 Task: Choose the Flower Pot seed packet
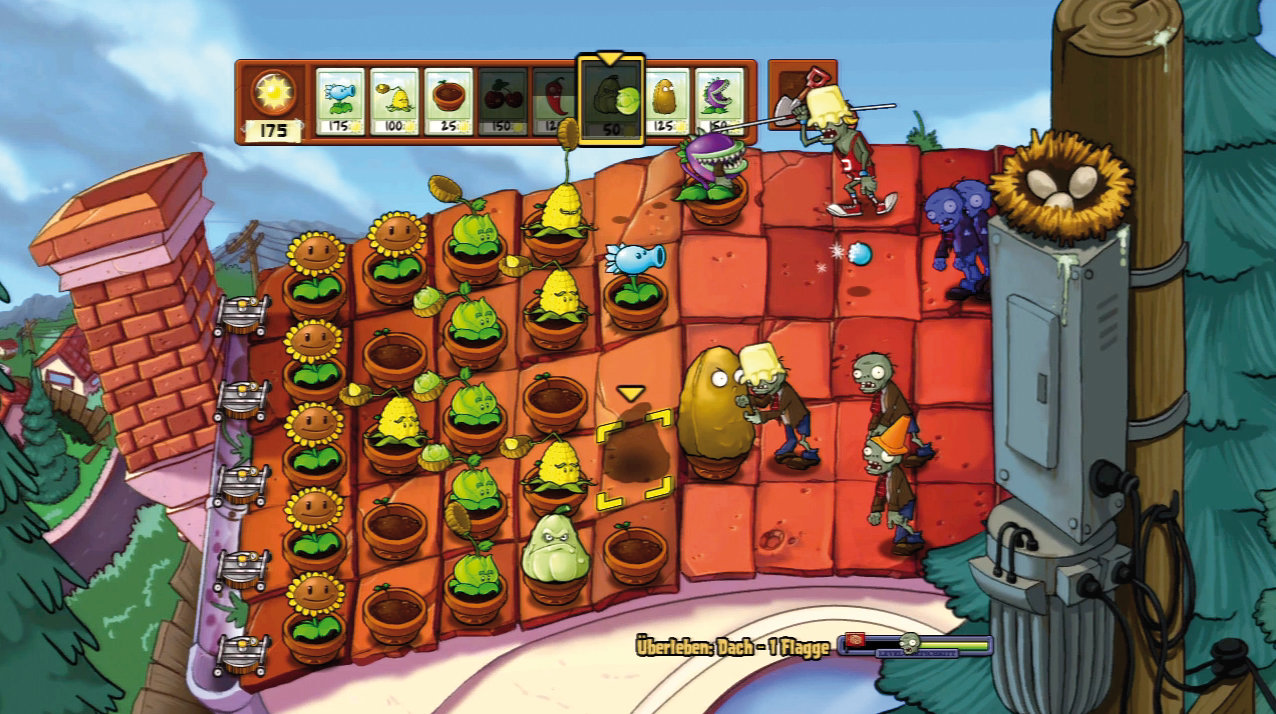(x=448, y=101)
